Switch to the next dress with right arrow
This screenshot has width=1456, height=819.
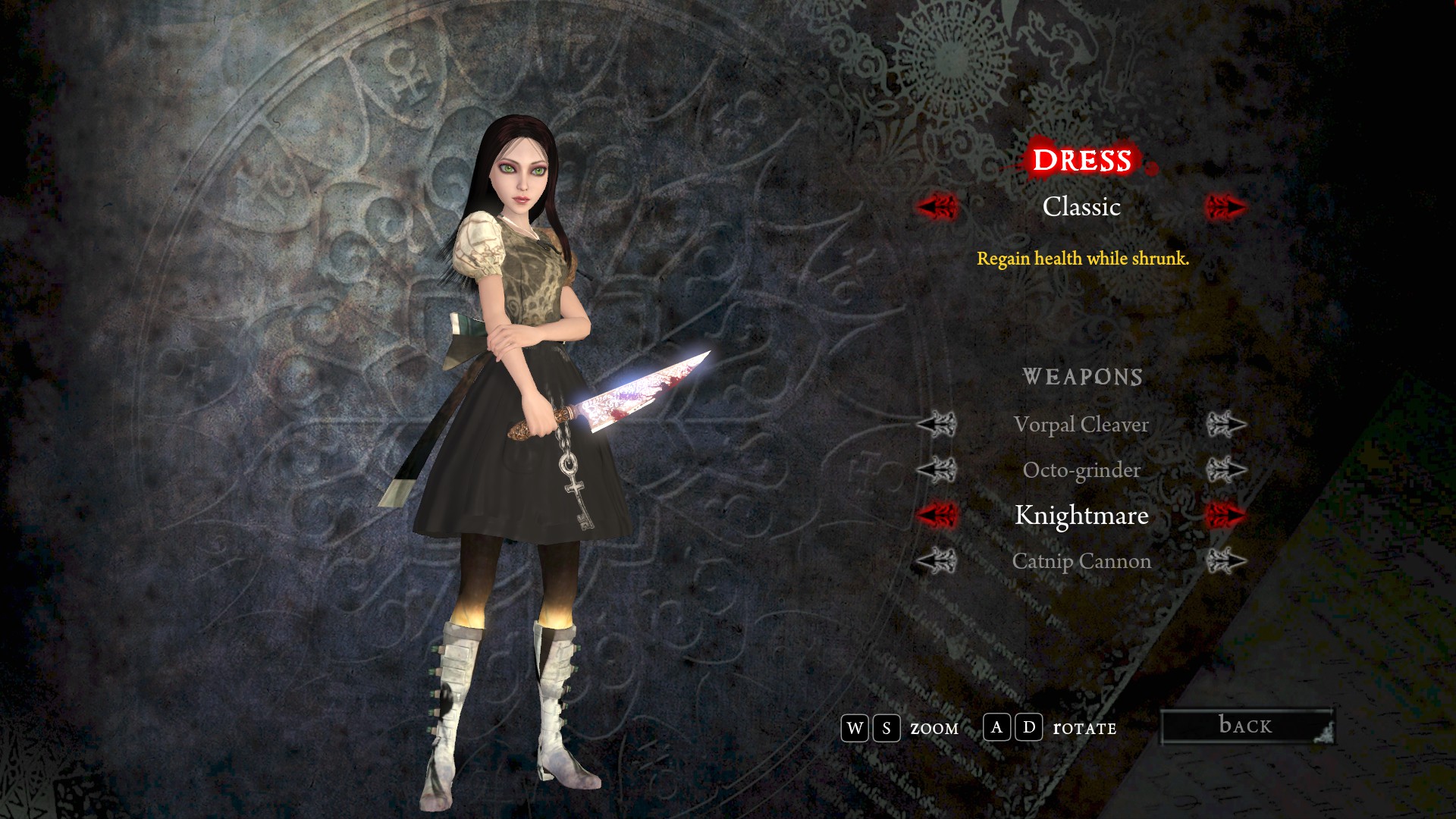point(1225,206)
